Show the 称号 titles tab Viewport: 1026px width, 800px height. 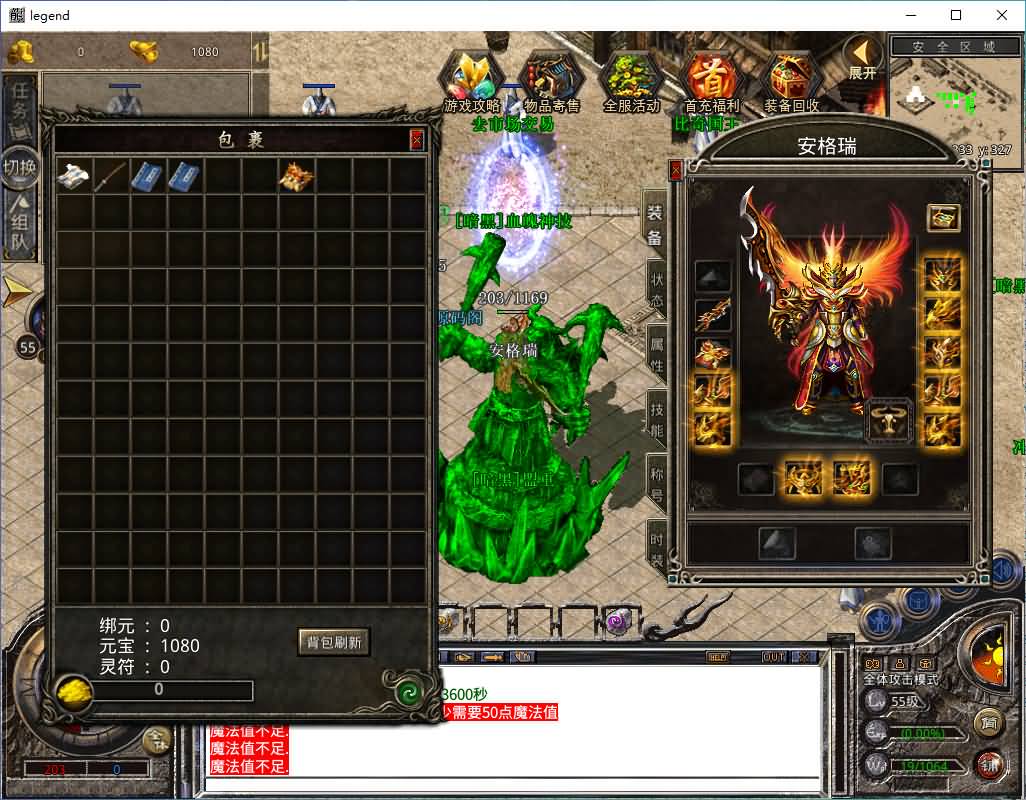click(x=656, y=484)
